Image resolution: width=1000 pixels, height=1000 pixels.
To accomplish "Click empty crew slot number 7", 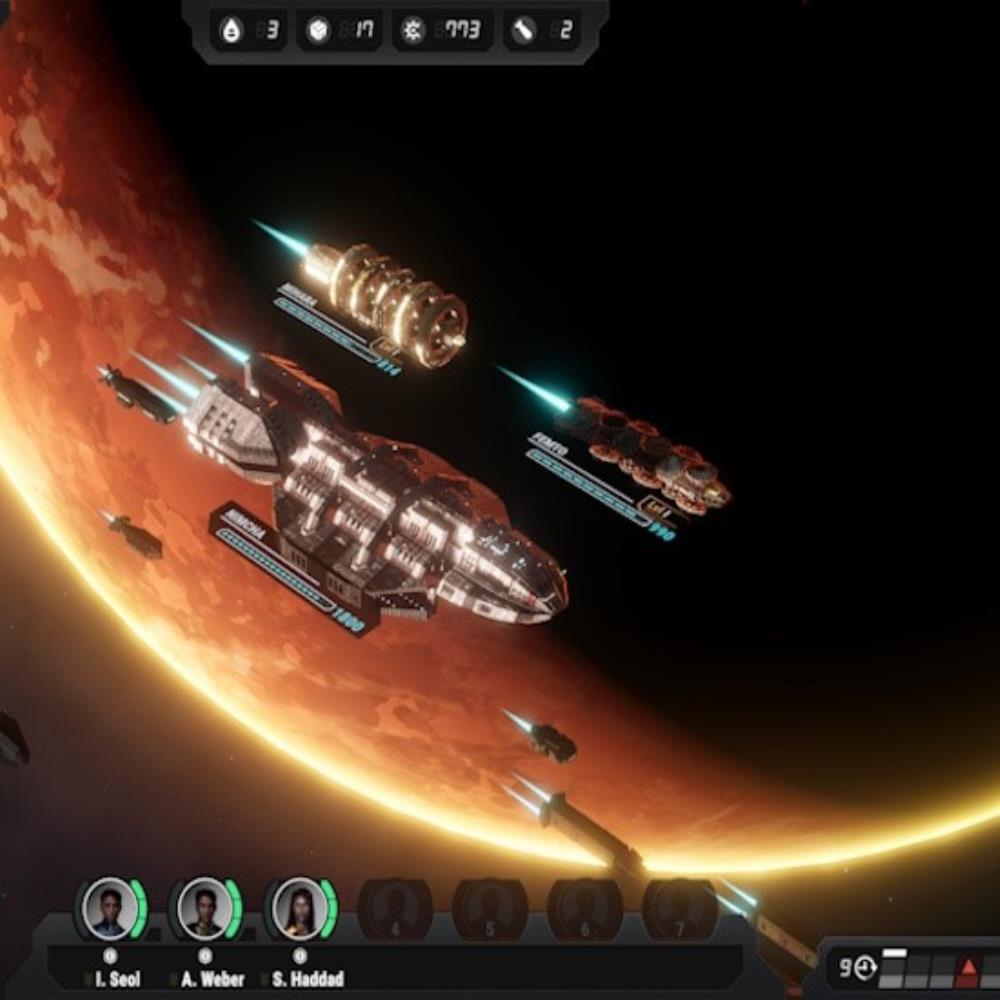I will 680,910.
